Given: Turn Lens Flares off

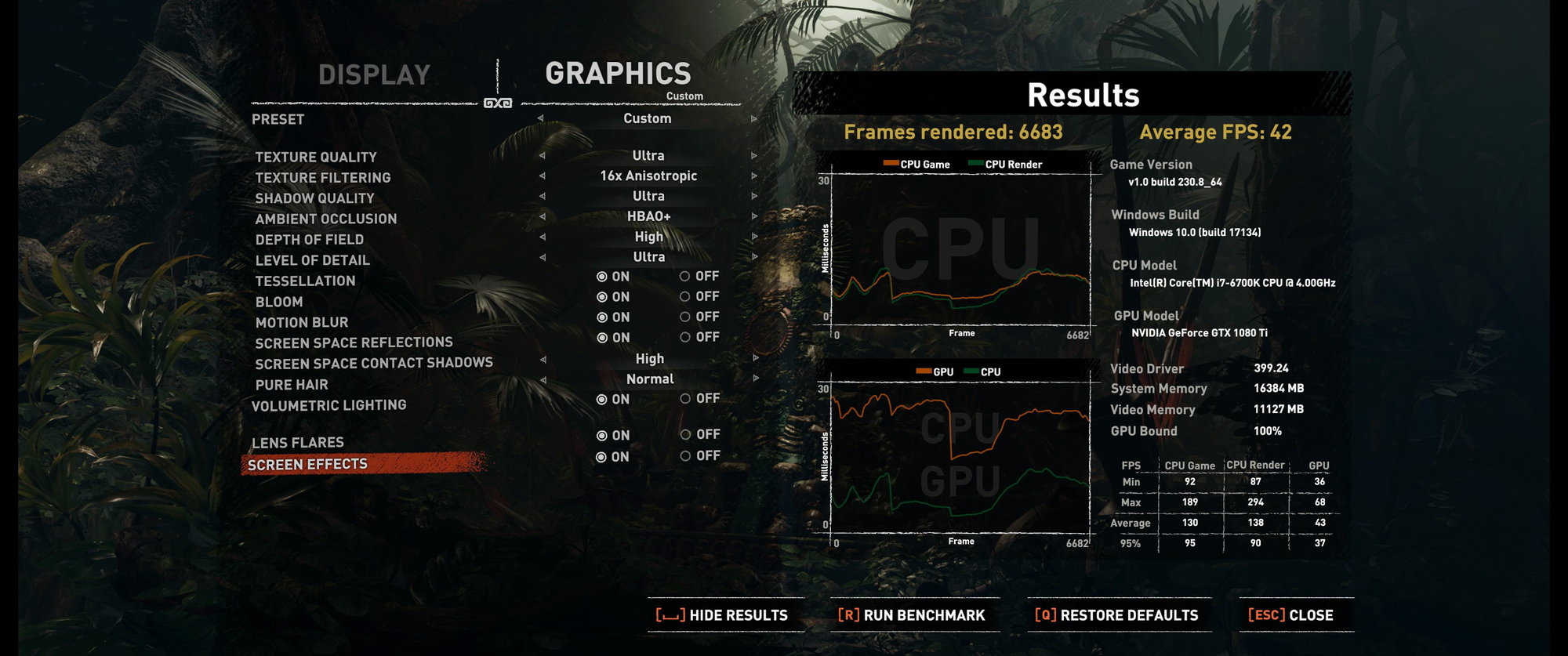Looking at the screenshot, I should (x=699, y=435).
